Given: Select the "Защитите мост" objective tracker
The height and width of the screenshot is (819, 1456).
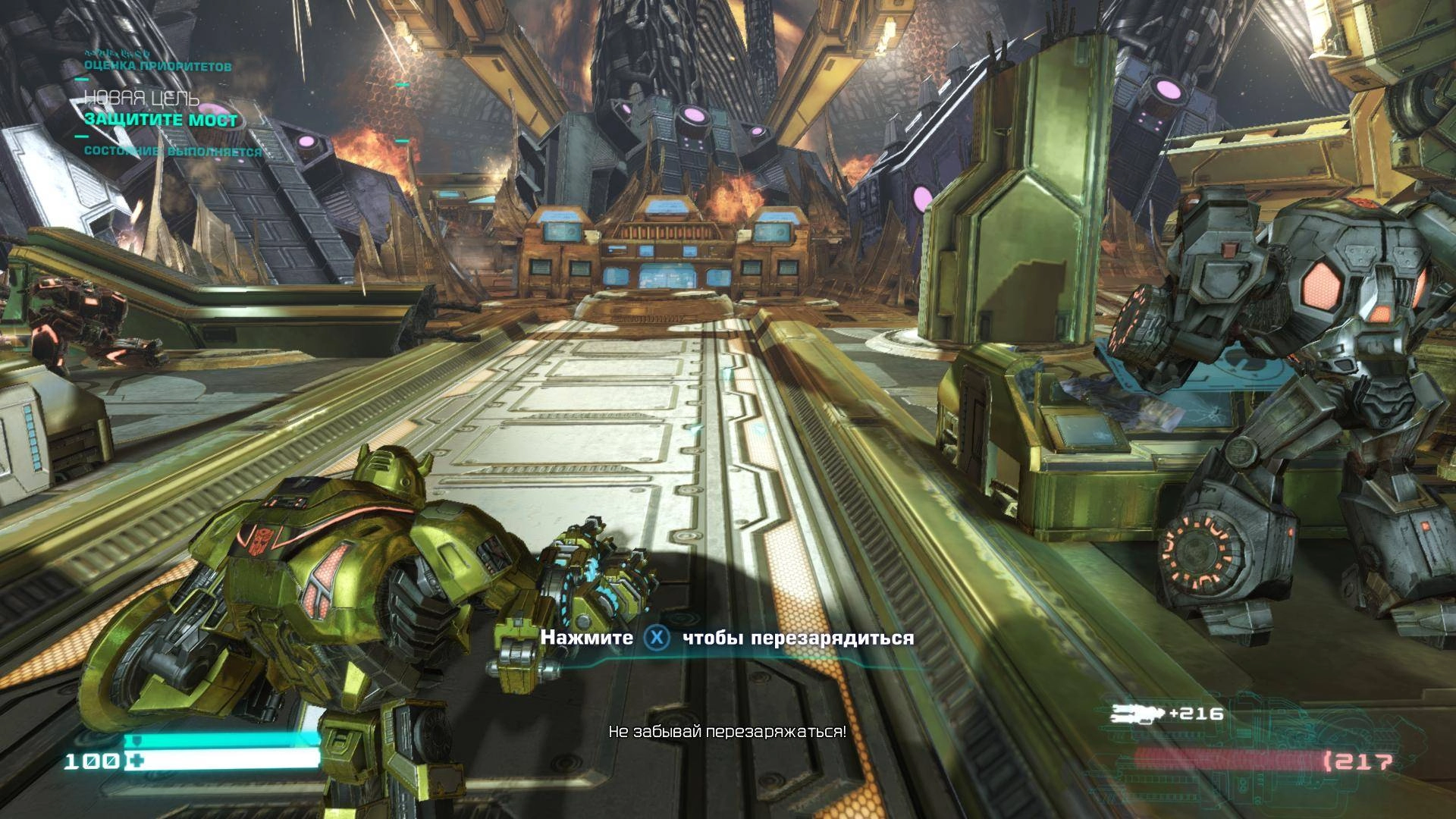Looking at the screenshot, I should point(161,120).
